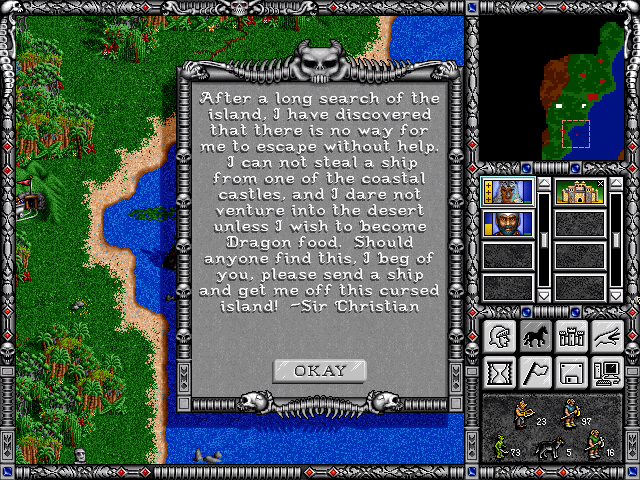Select the wolf troop in army panel

coord(549,448)
